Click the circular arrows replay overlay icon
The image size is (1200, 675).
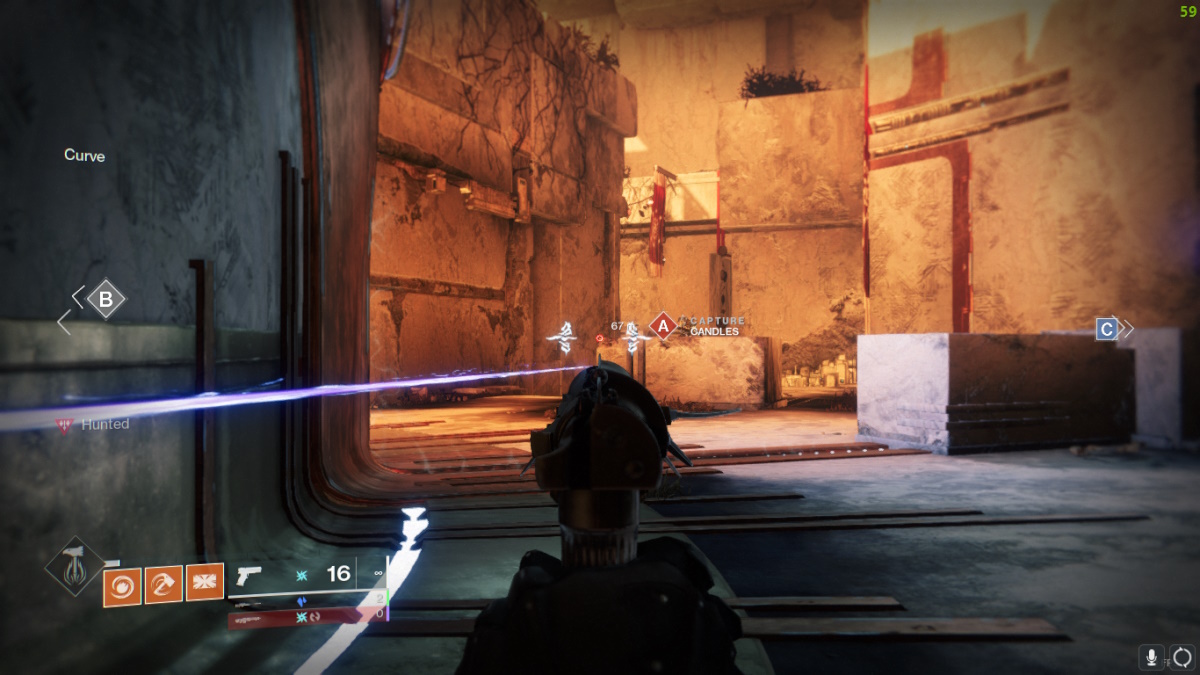1182,657
